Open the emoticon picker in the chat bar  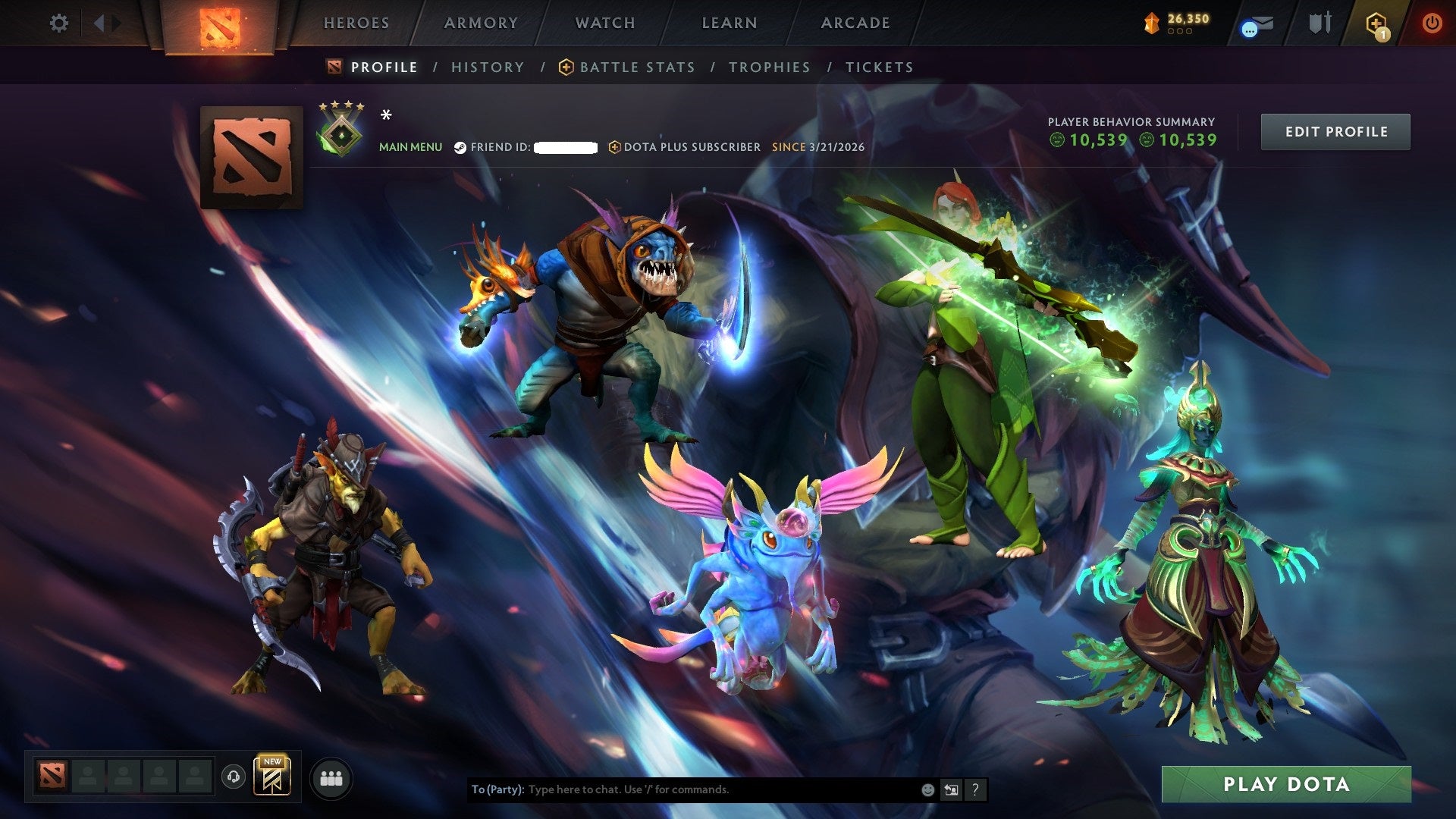[928, 789]
